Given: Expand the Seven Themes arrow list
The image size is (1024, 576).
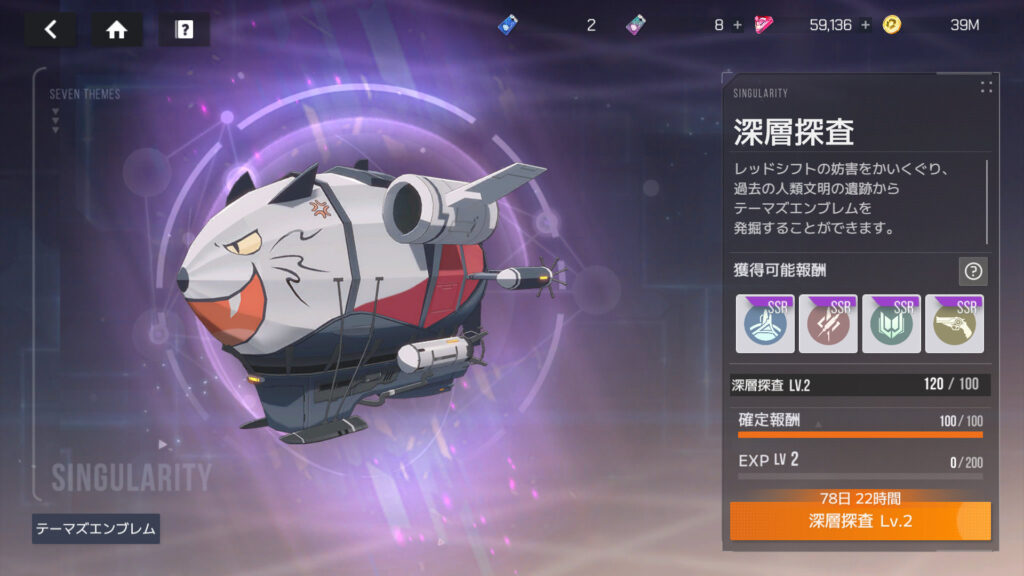Looking at the screenshot, I should coord(55,122).
